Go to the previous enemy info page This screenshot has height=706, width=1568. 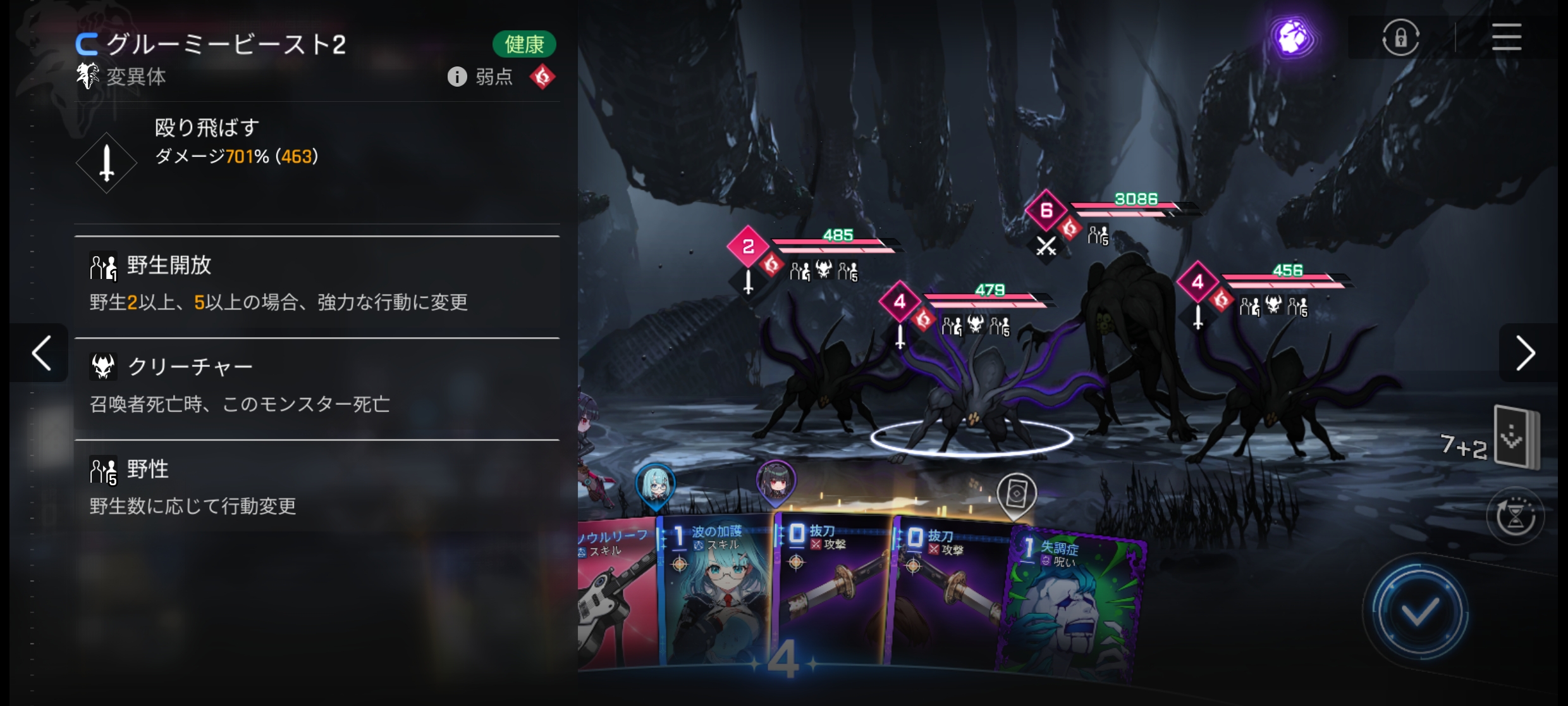(x=42, y=353)
